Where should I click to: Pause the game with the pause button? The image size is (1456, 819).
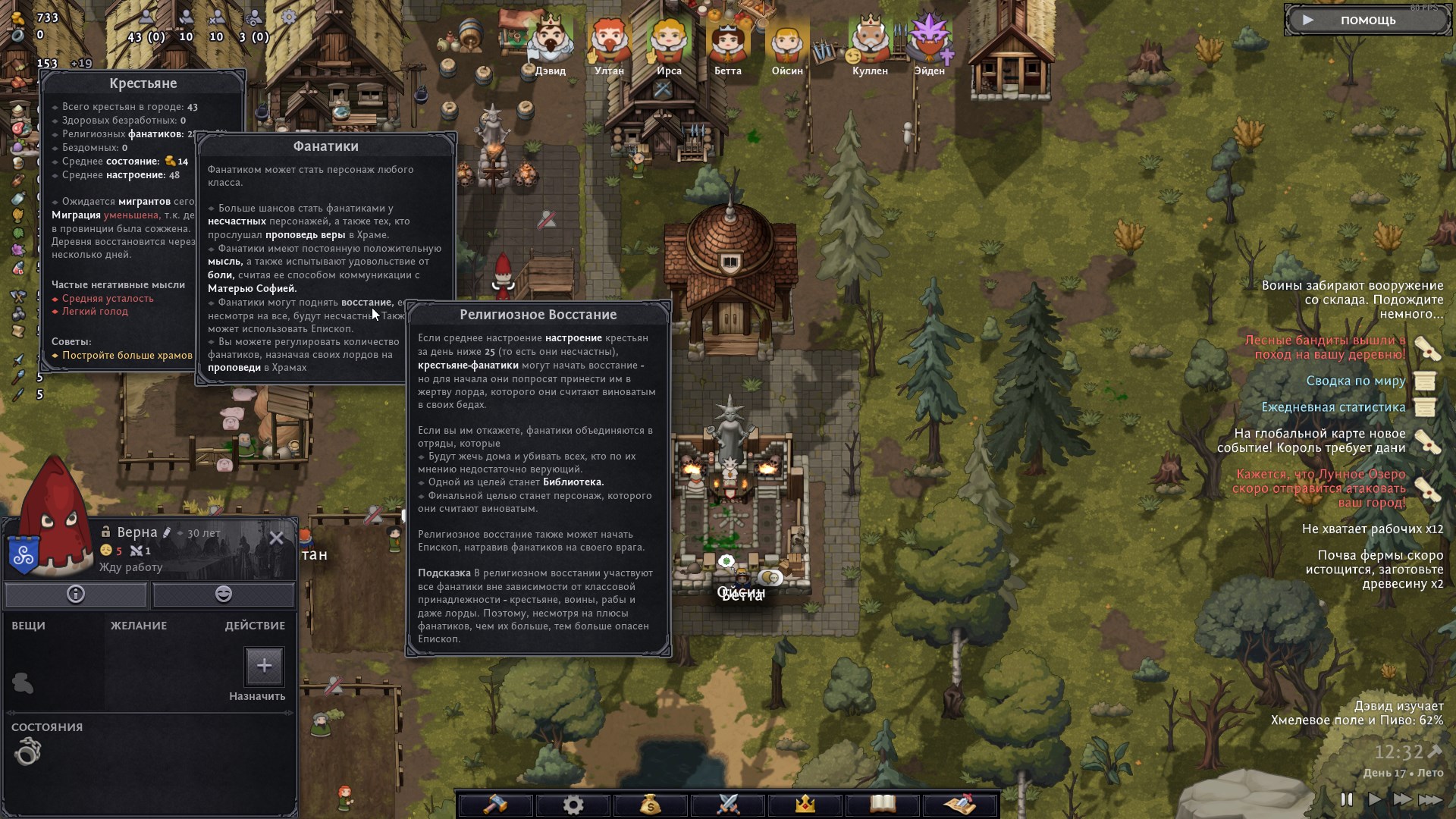coord(1347,799)
